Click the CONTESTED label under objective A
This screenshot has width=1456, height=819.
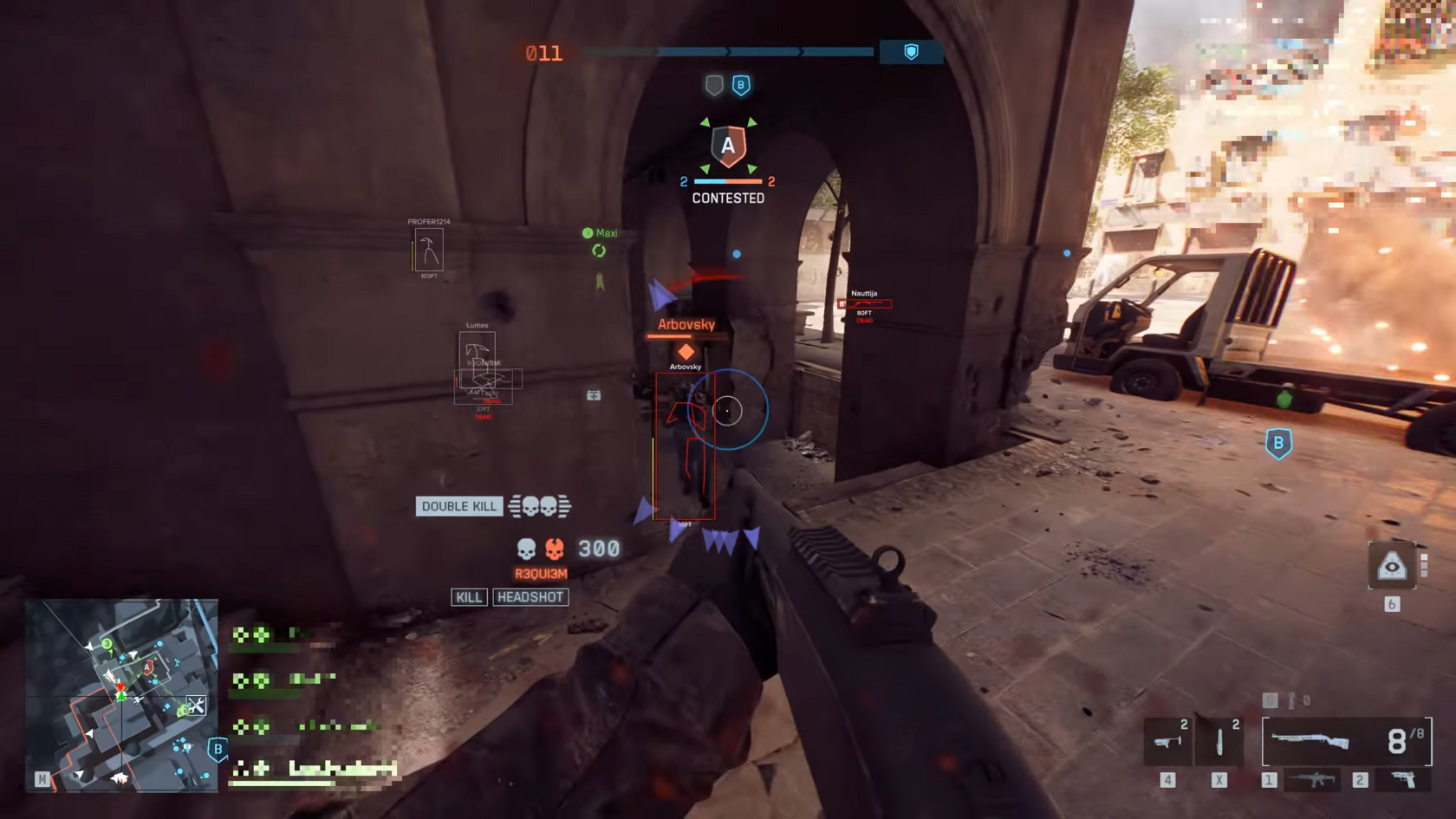pyautogui.click(x=728, y=198)
